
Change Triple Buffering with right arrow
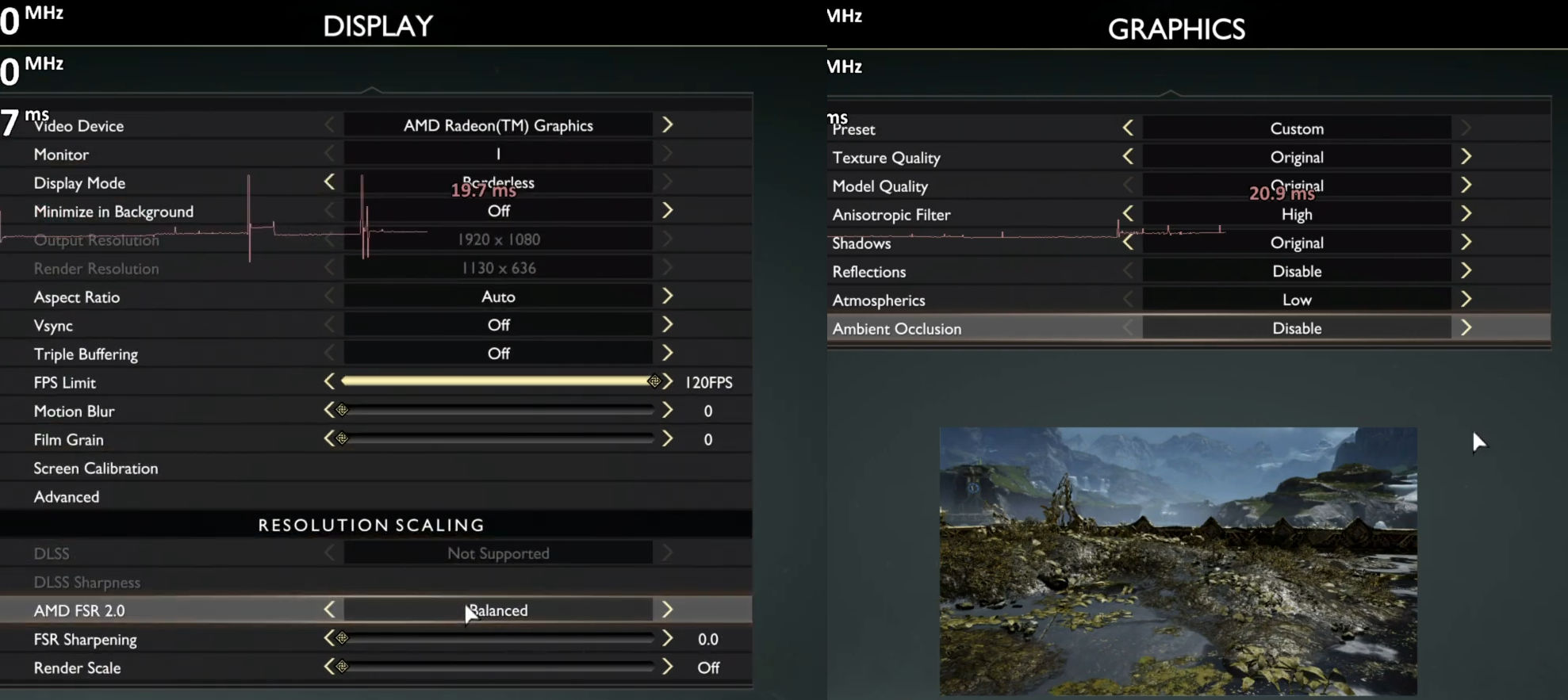(x=668, y=354)
